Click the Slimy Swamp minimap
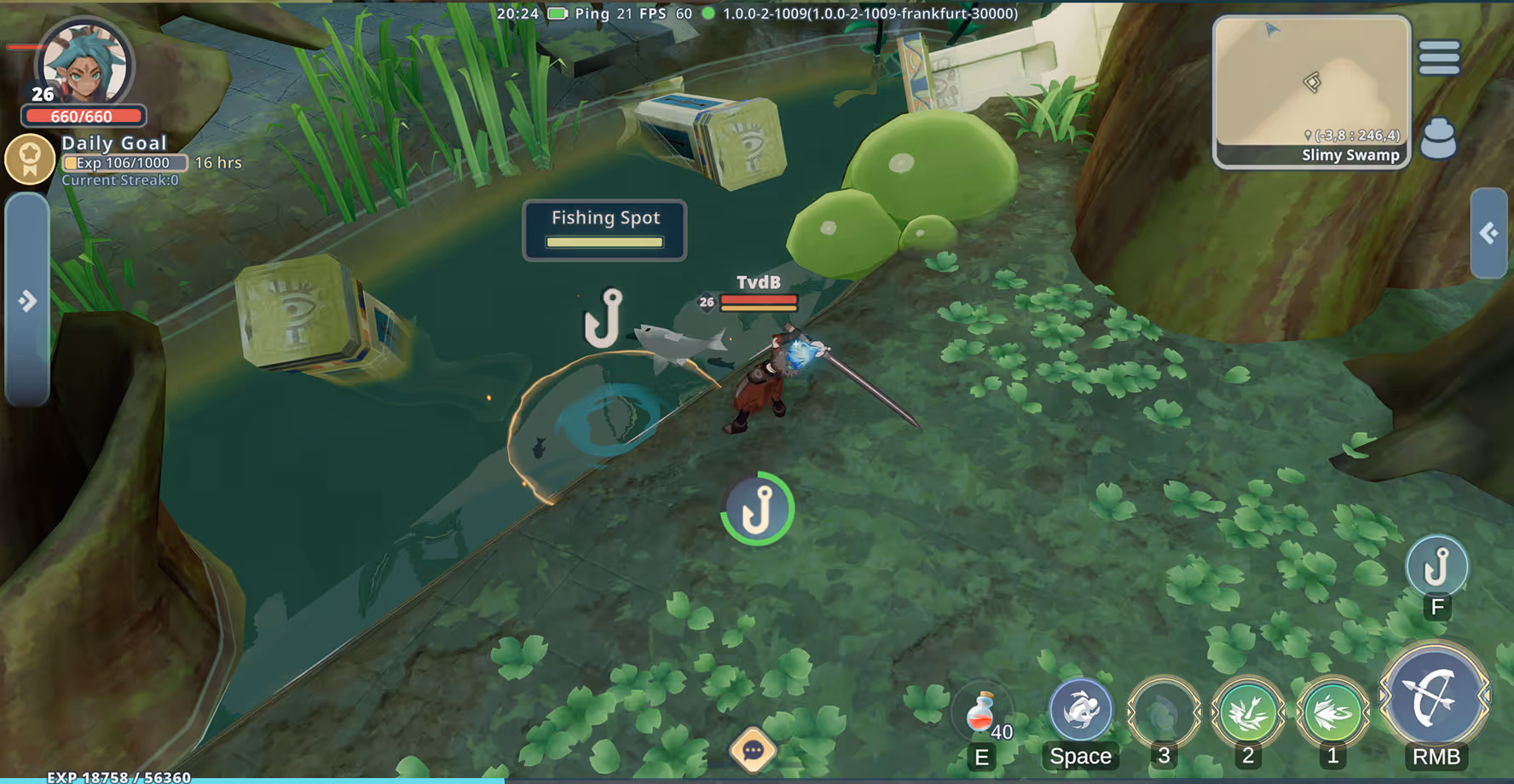Screen dimensions: 1514x784 point(1311,91)
